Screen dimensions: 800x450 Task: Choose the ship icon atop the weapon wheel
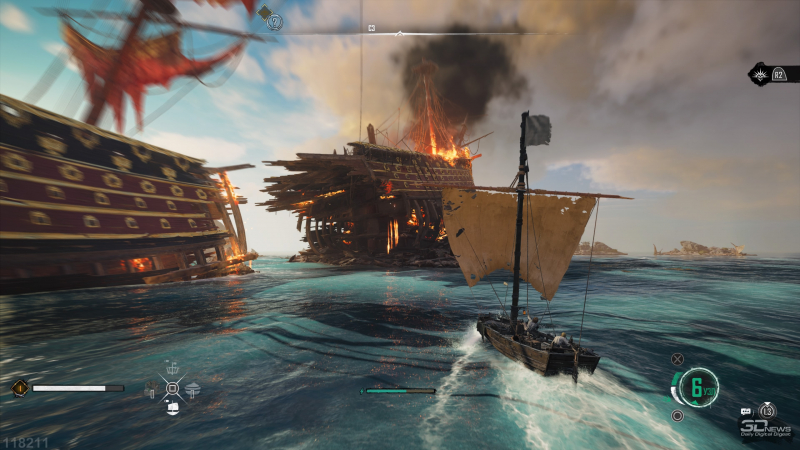172,368
